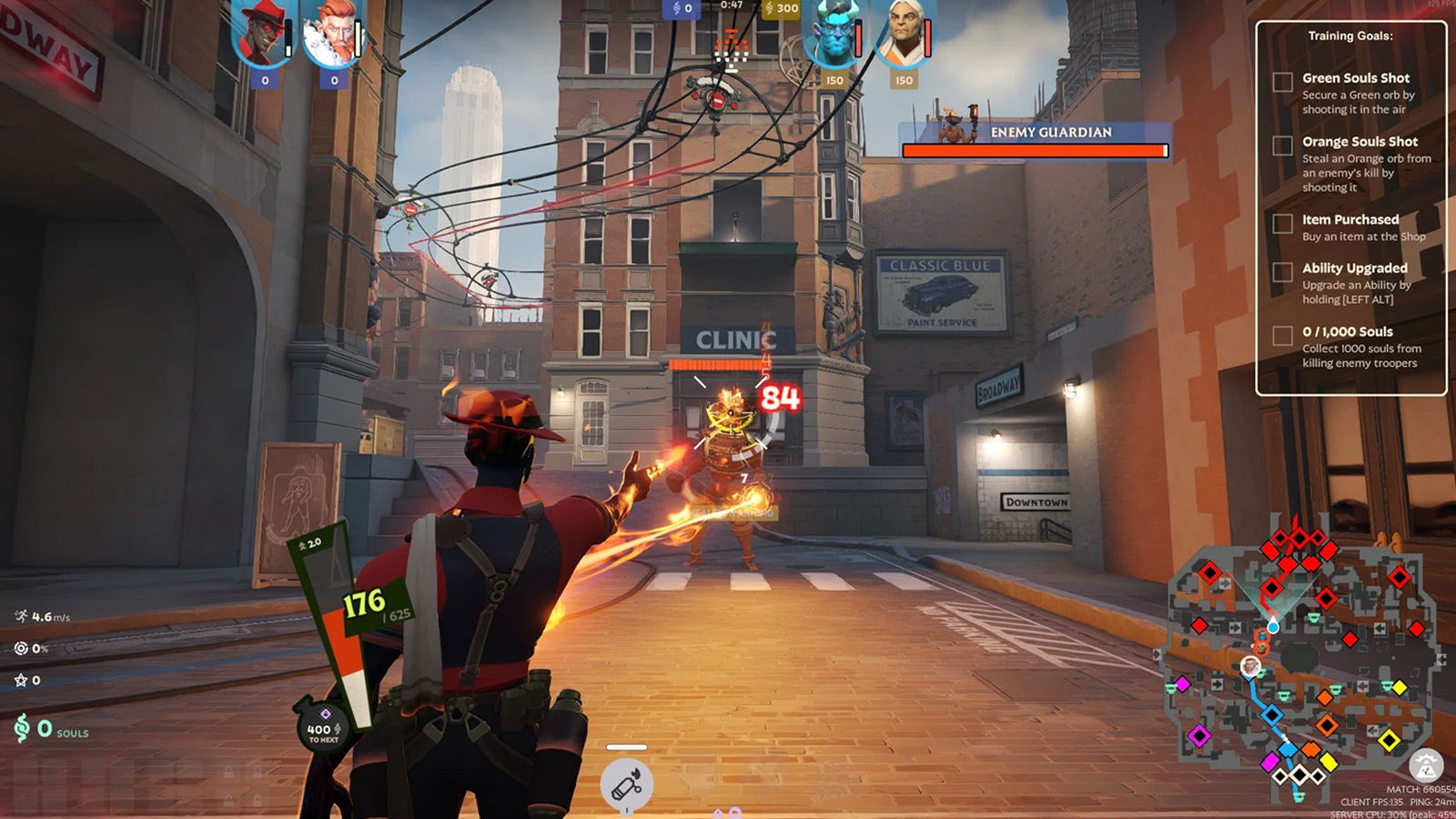This screenshot has height=819, width=1456.
Task: Tick the Green Souls Shot goal checkbox
Action: (1282, 83)
